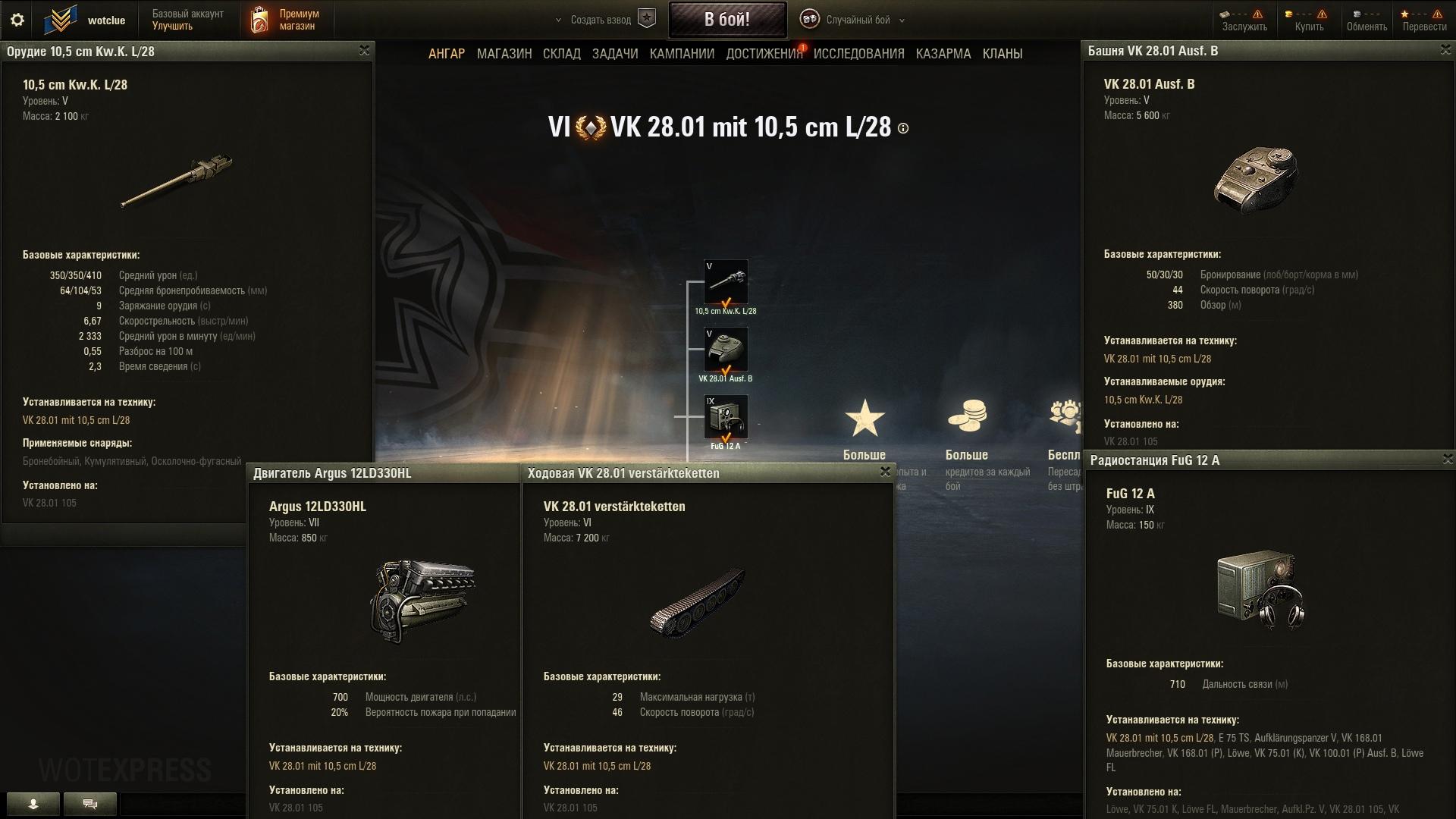Image resolution: width=1456 pixels, height=819 pixels.
Task: Close the Башня VK 28.01 Ausf. B window
Action: click(1445, 50)
